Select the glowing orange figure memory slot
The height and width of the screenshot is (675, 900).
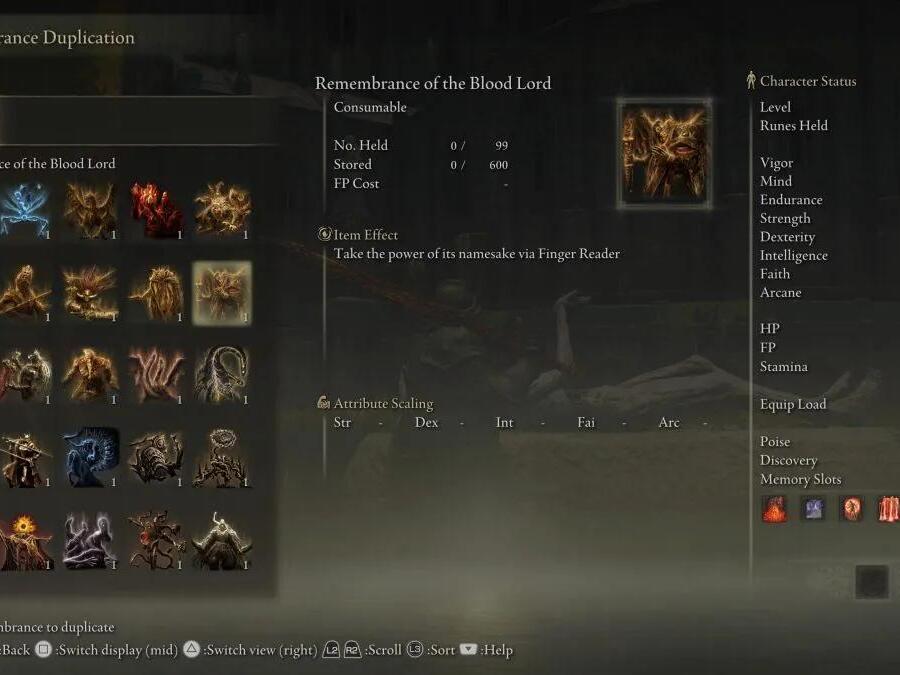tap(850, 509)
